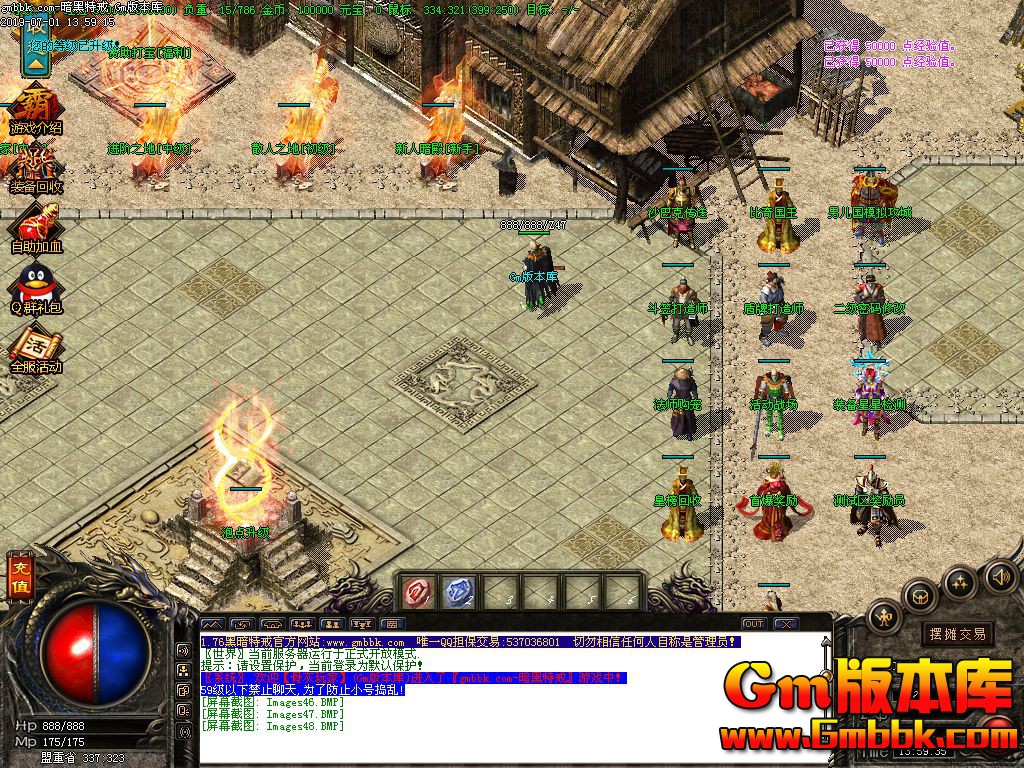
Task: Open the bag chest round button
Action: coord(919,597)
